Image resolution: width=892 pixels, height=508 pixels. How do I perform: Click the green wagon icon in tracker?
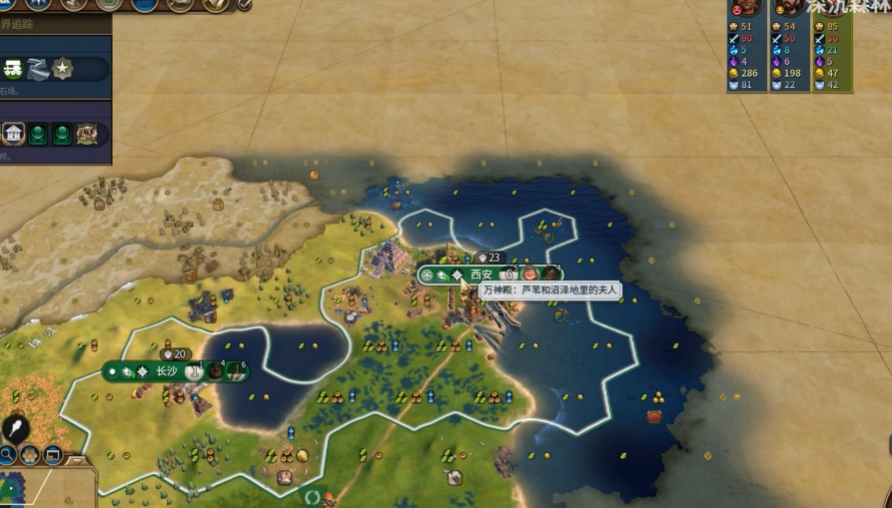click(14, 69)
